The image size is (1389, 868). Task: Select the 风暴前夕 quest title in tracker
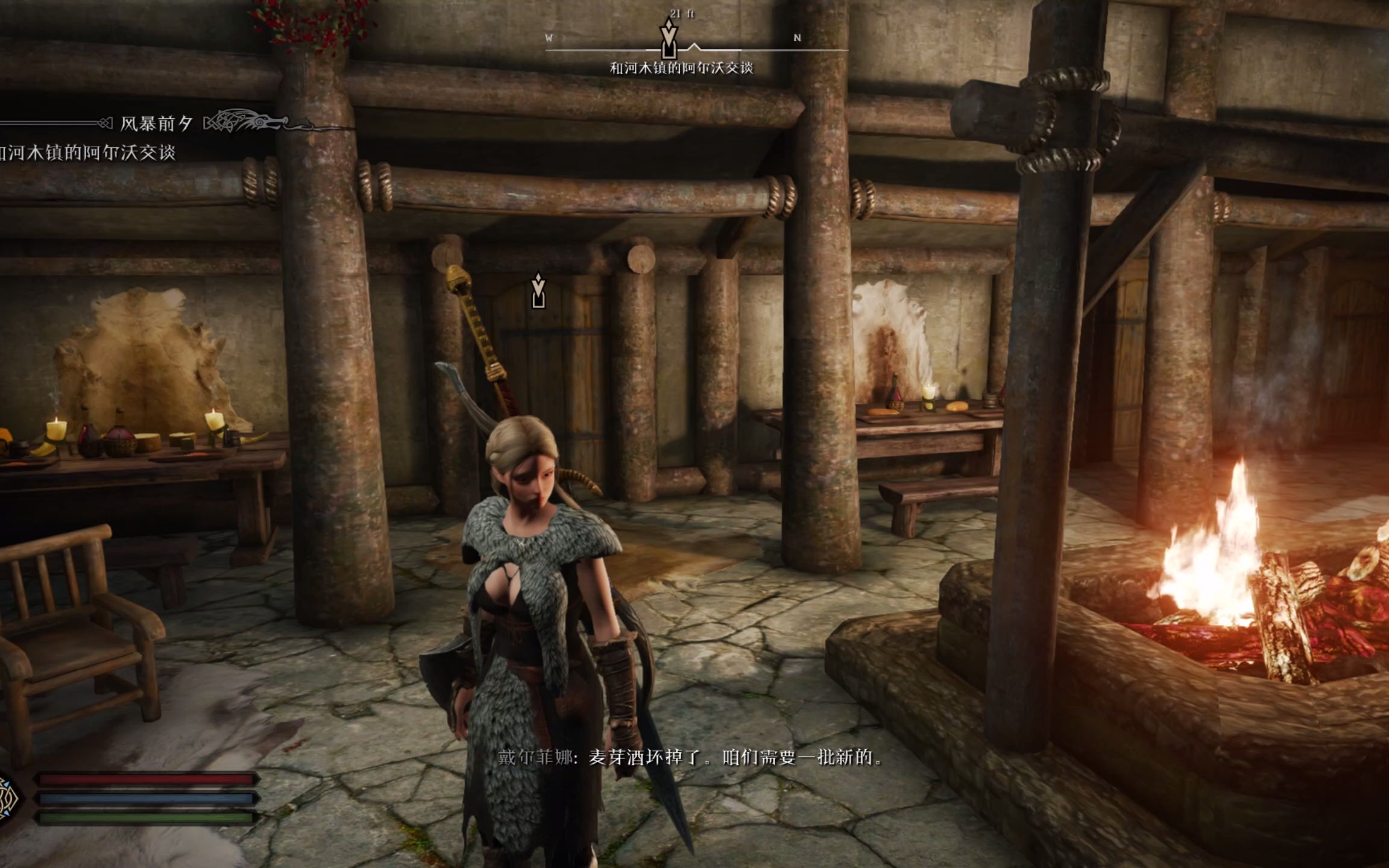pyautogui.click(x=156, y=124)
